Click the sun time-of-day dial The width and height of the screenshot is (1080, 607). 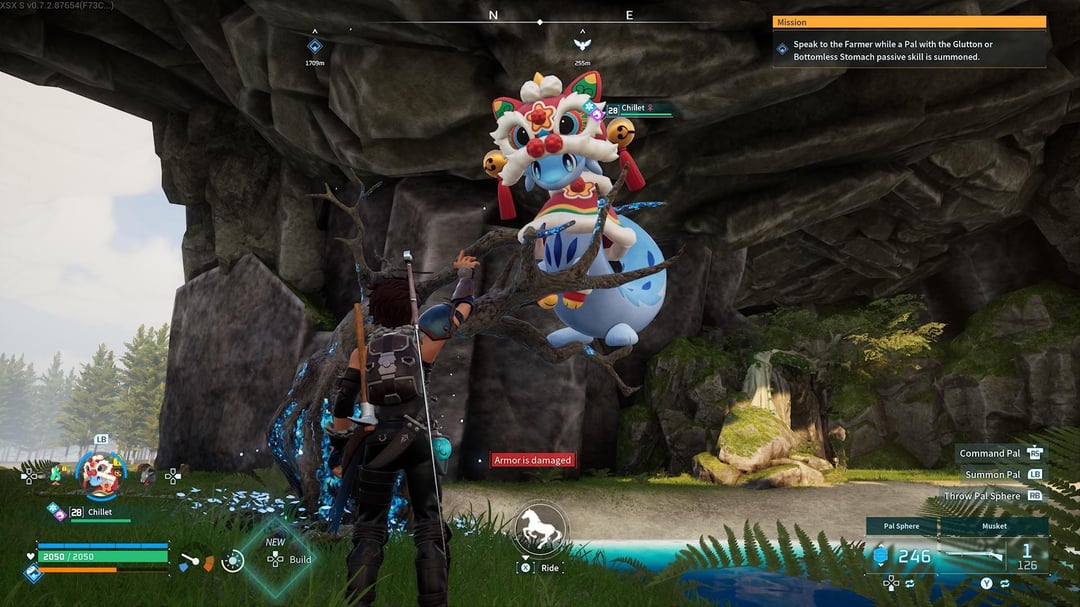(x=233, y=560)
